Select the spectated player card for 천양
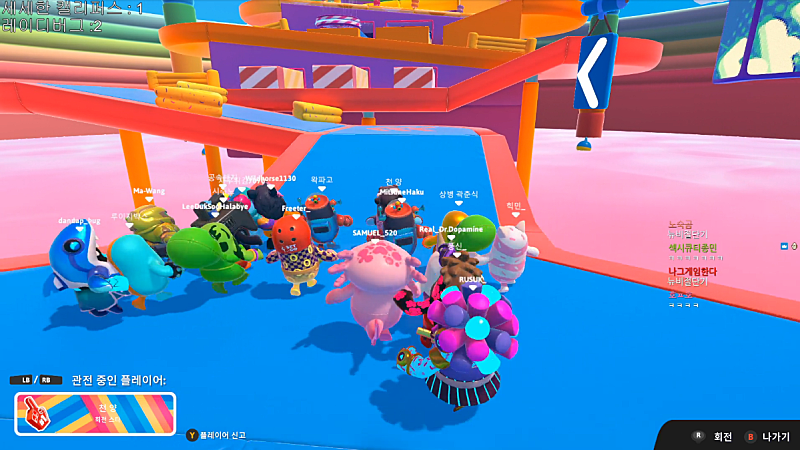Image resolution: width=800 pixels, height=450 pixels. click(x=95, y=413)
